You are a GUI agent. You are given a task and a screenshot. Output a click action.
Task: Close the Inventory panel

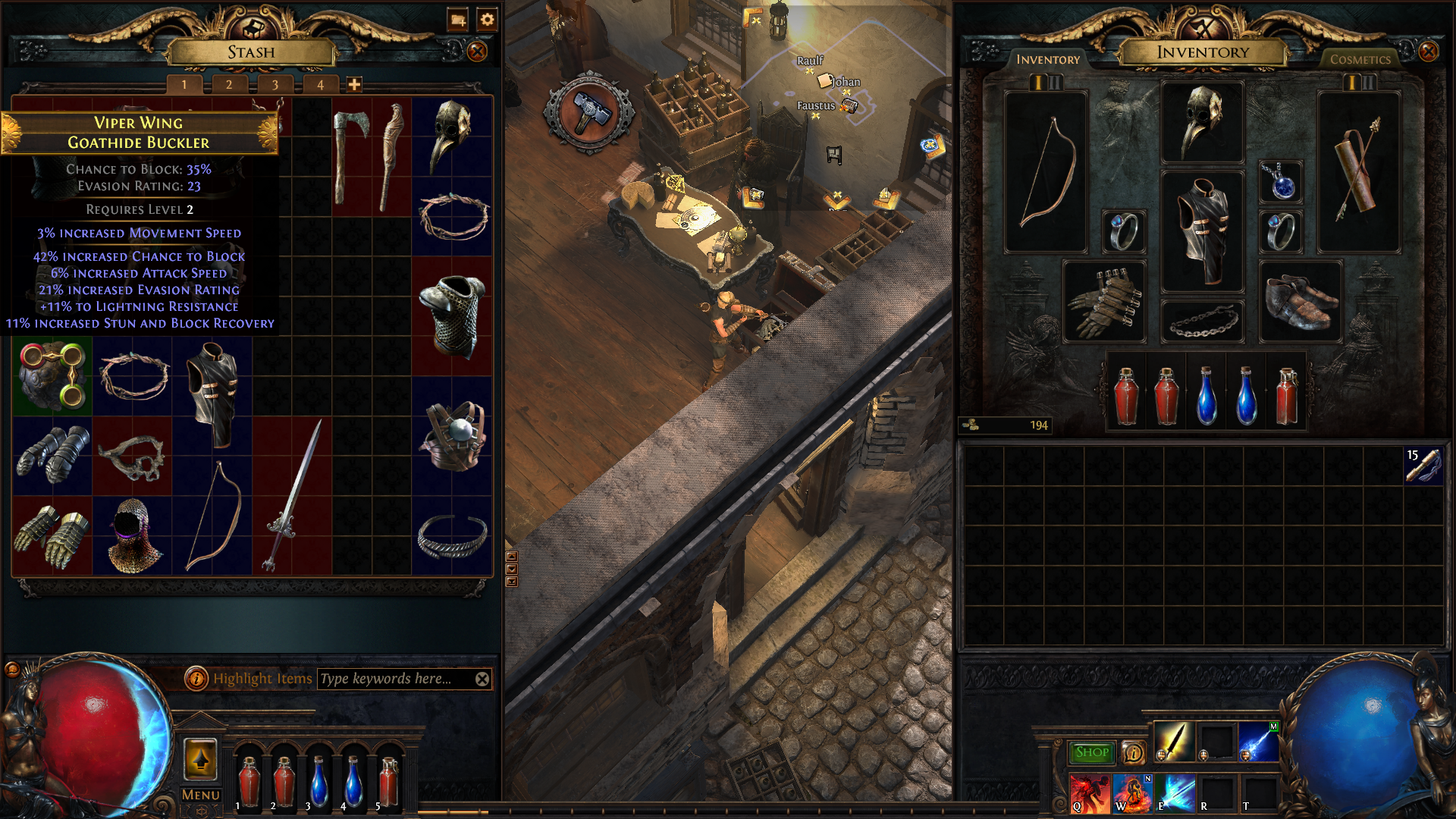tap(1428, 52)
